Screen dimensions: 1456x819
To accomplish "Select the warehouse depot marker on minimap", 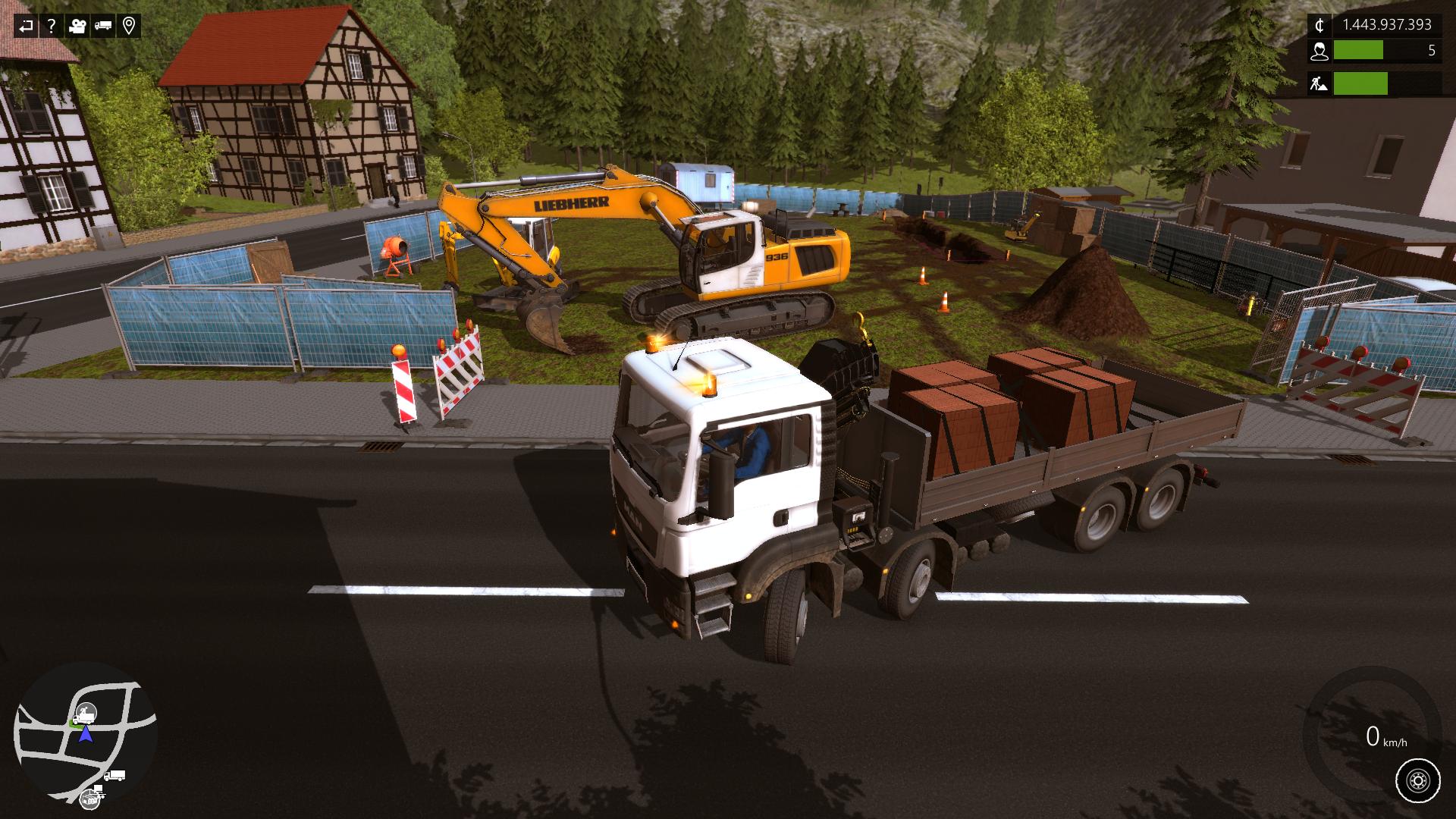I will 90,797.
